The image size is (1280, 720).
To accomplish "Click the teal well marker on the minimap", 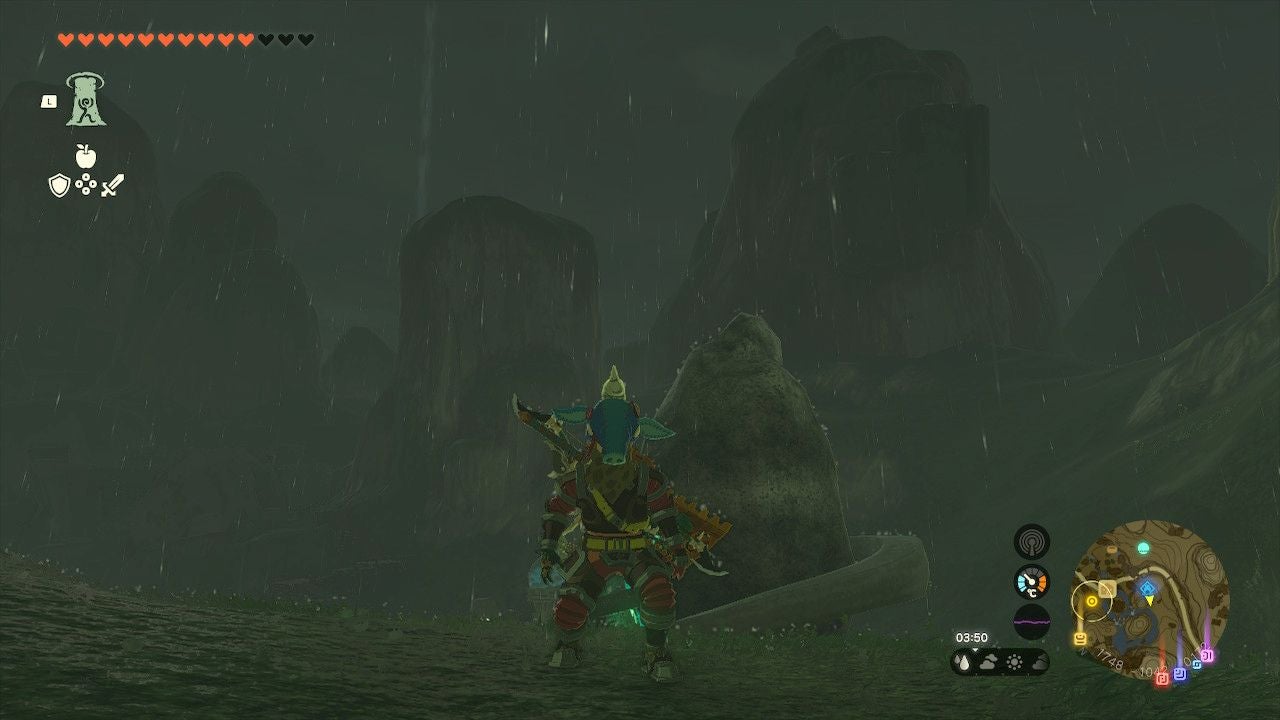I will (1143, 547).
